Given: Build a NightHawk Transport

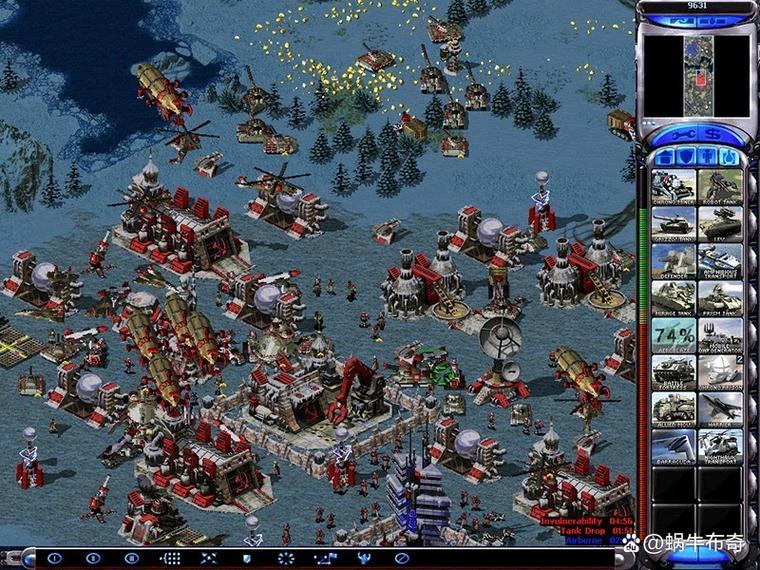Looking at the screenshot, I should coord(719,445).
